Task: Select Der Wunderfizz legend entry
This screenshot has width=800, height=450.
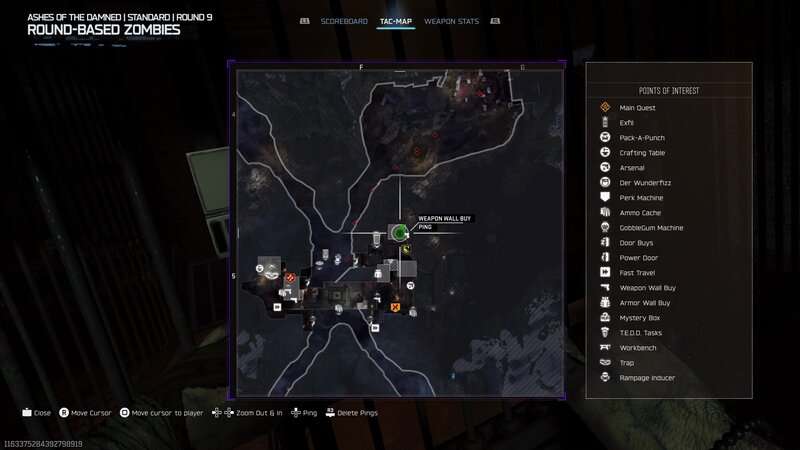Action: click(642, 183)
